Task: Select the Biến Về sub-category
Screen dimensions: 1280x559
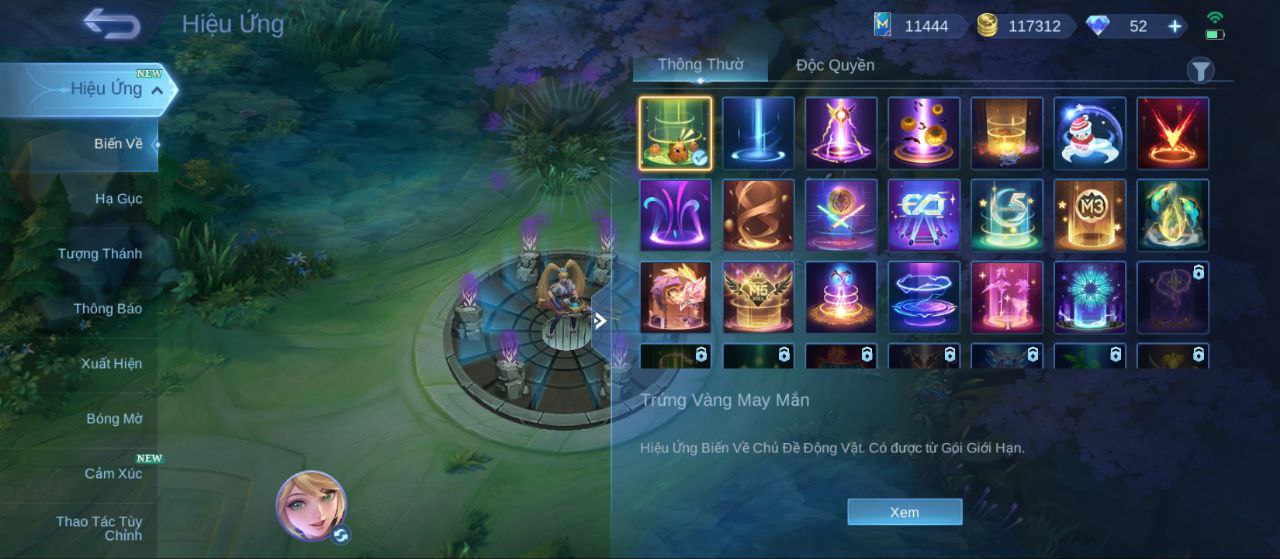Action: [x=118, y=144]
